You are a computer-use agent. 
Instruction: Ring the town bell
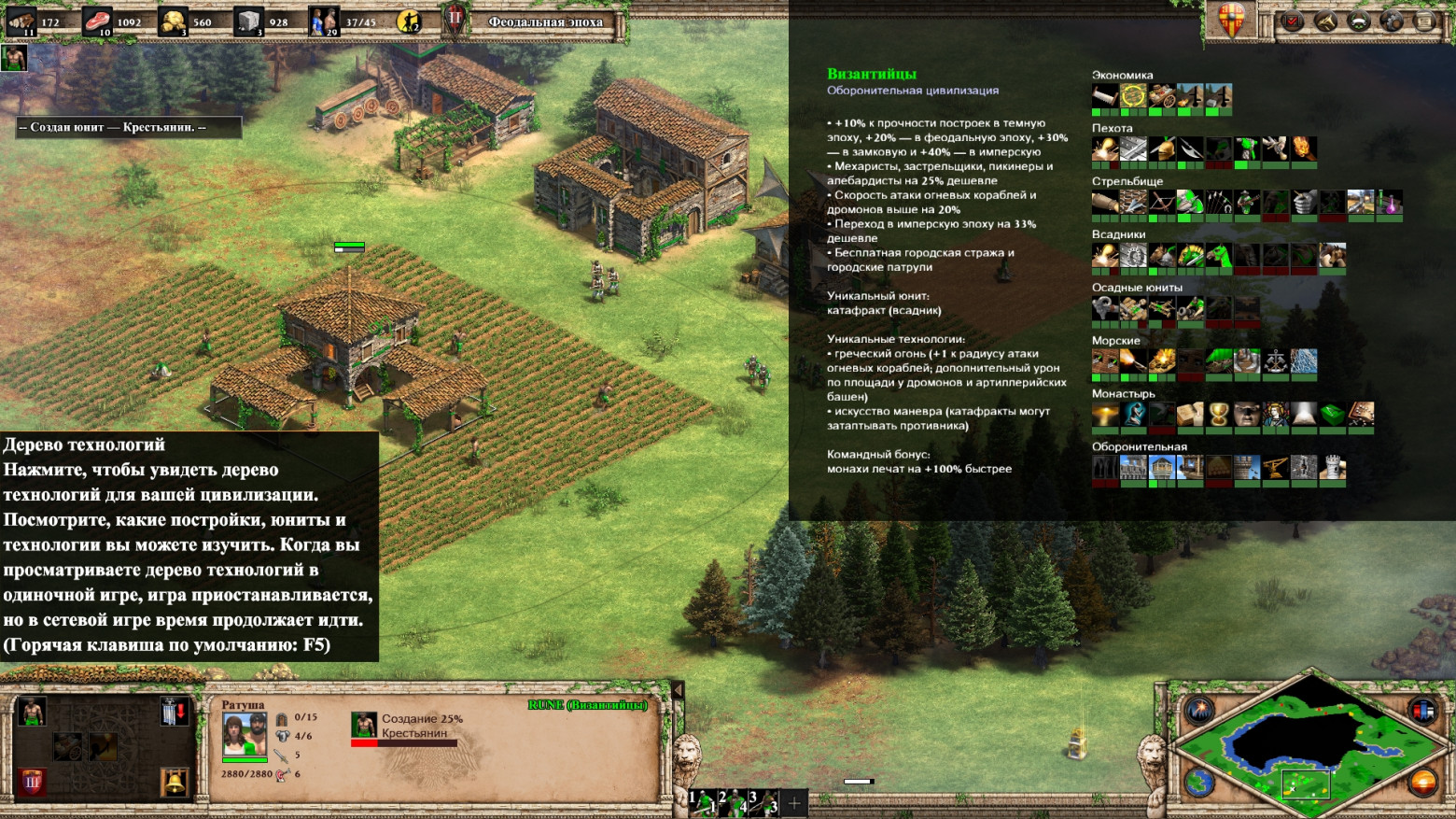click(x=175, y=781)
